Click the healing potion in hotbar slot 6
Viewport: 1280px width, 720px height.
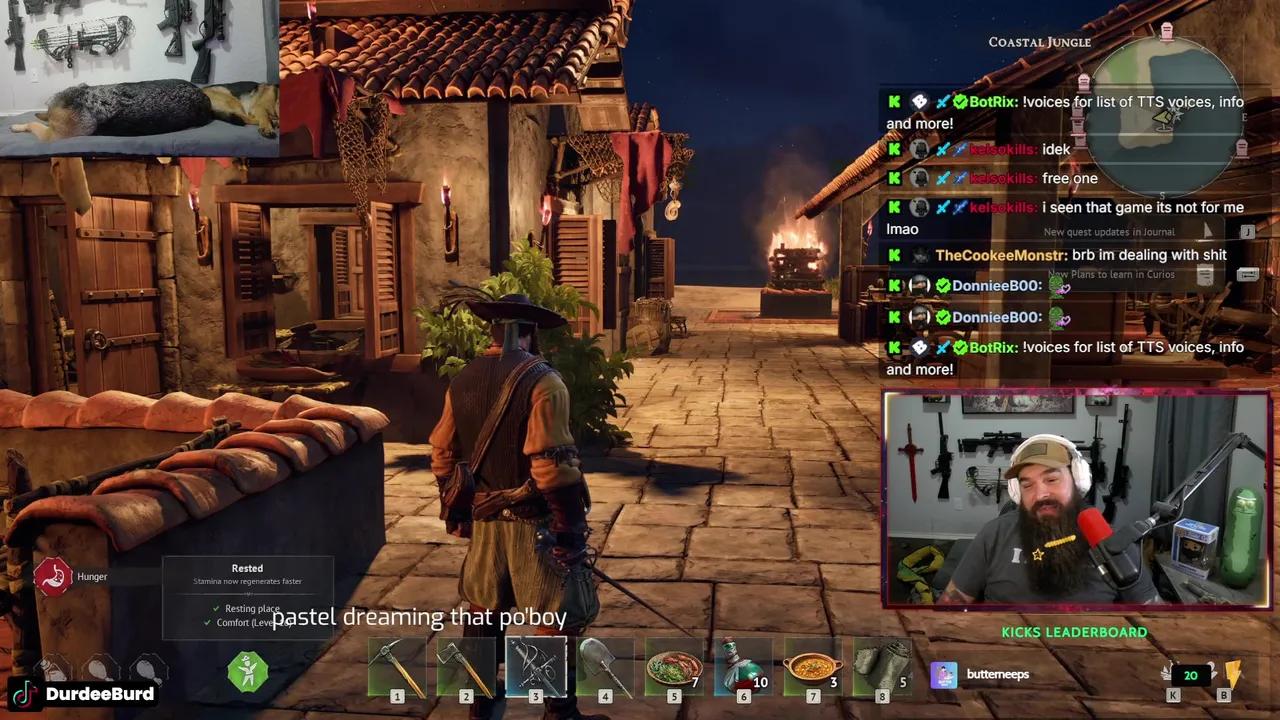click(x=743, y=665)
